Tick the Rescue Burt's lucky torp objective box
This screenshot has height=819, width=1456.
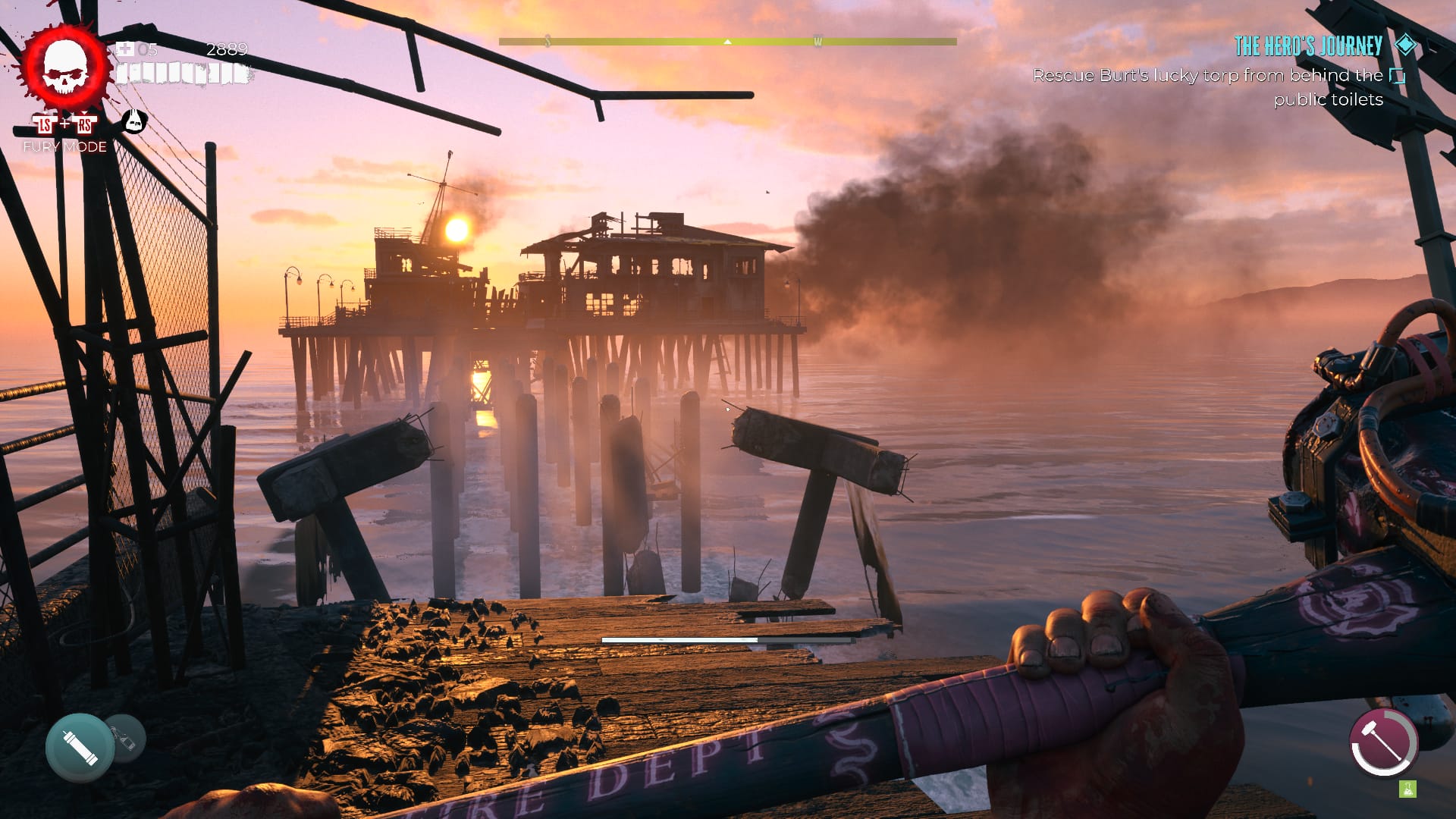[1397, 76]
